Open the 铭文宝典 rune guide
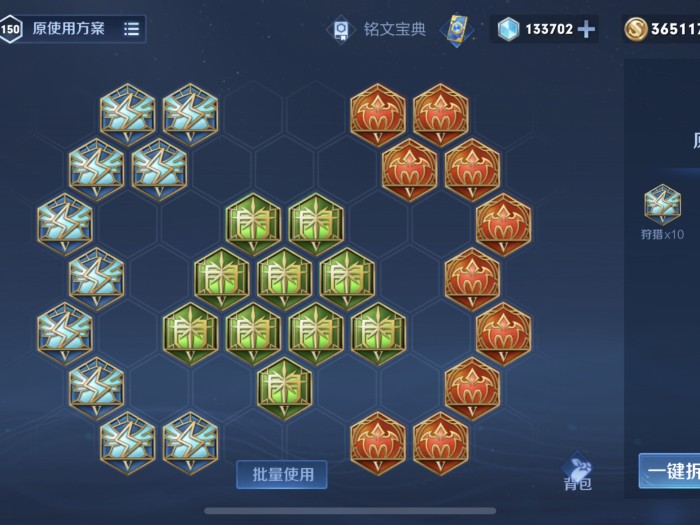Screen dimensions: 700x525 click(379, 29)
